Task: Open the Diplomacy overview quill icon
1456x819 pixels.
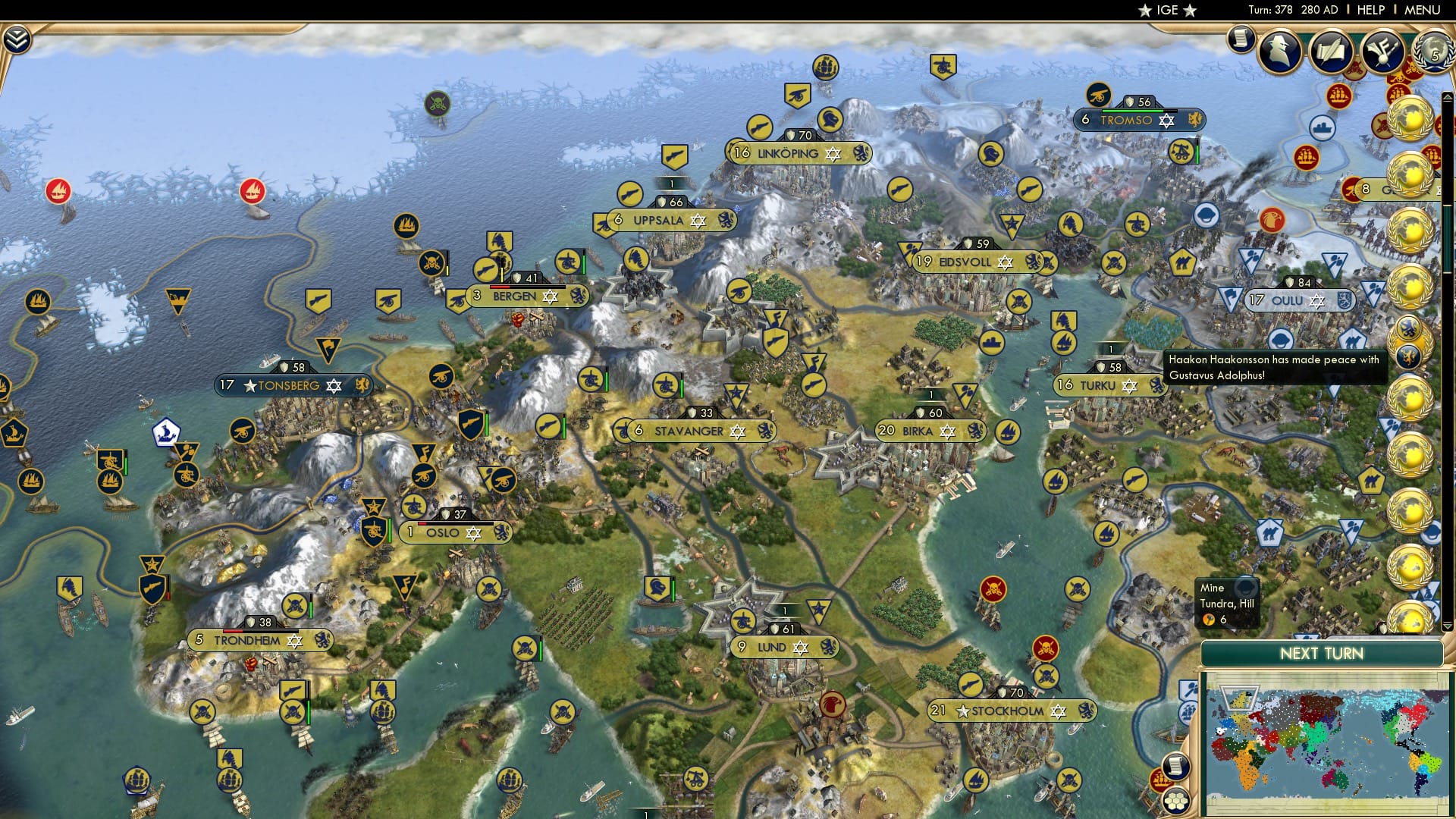Action: click(x=1332, y=51)
